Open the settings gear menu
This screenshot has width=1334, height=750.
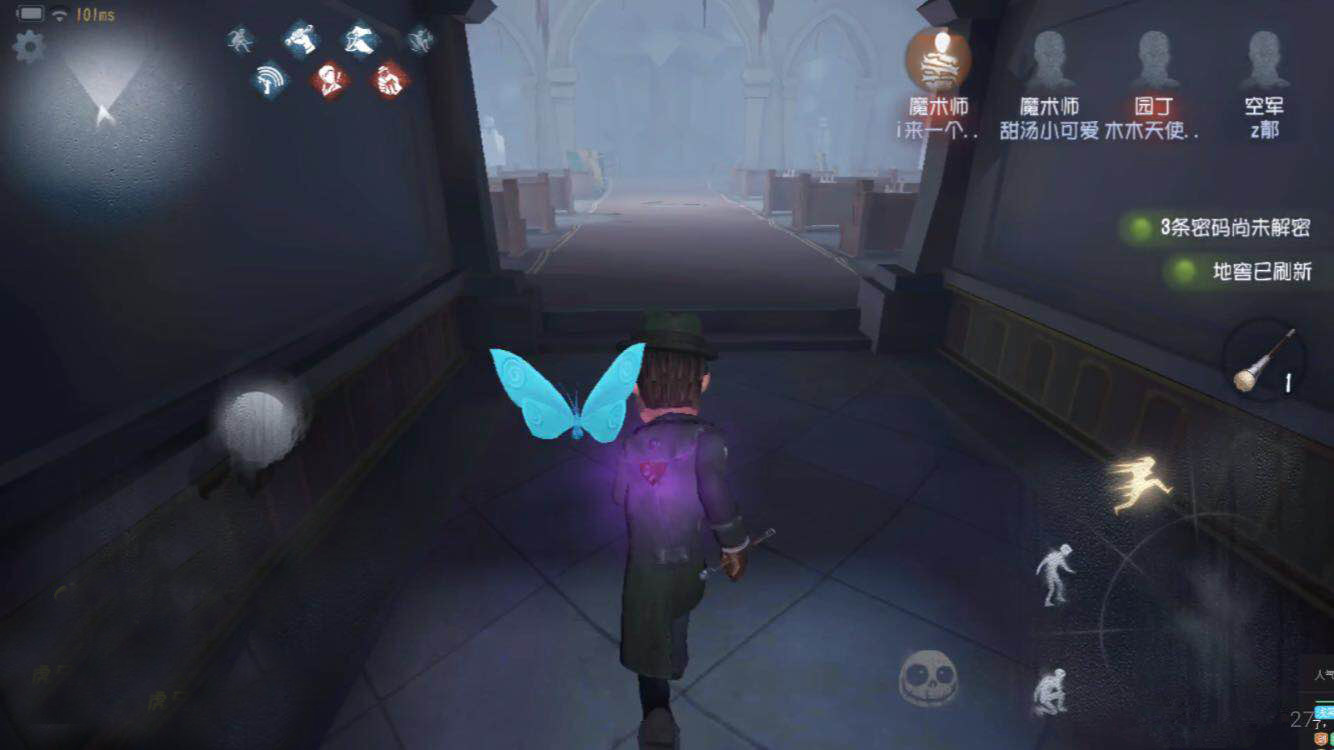click(x=30, y=45)
